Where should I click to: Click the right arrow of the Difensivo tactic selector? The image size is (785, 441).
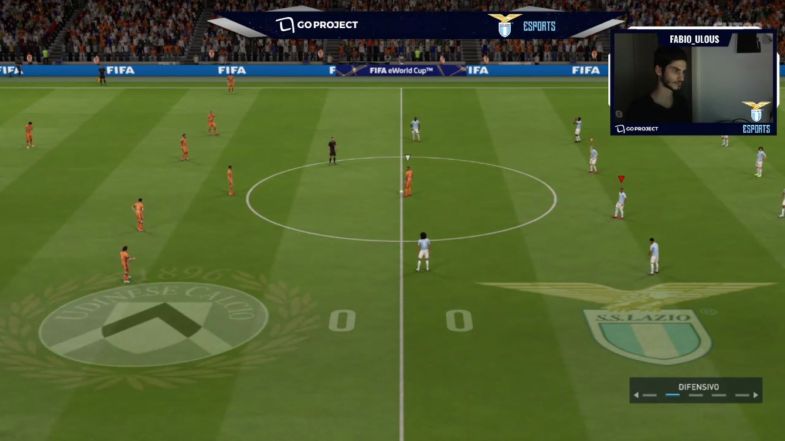(x=756, y=395)
